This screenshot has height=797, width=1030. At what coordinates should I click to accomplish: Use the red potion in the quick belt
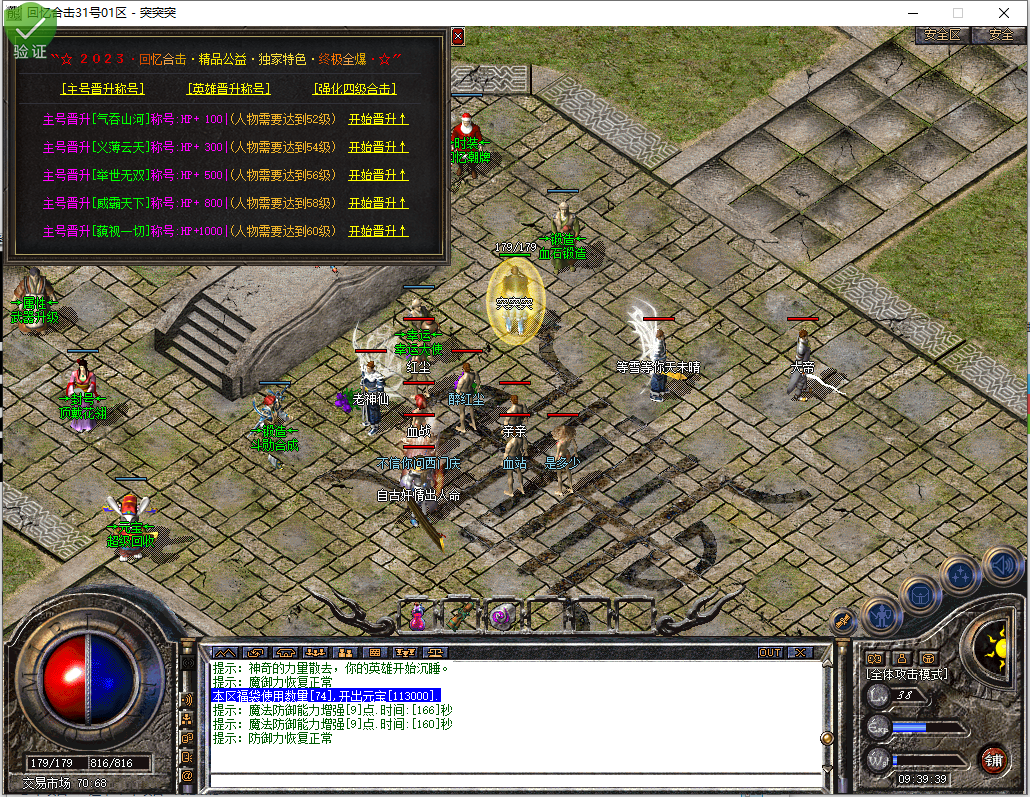pyautogui.click(x=418, y=615)
